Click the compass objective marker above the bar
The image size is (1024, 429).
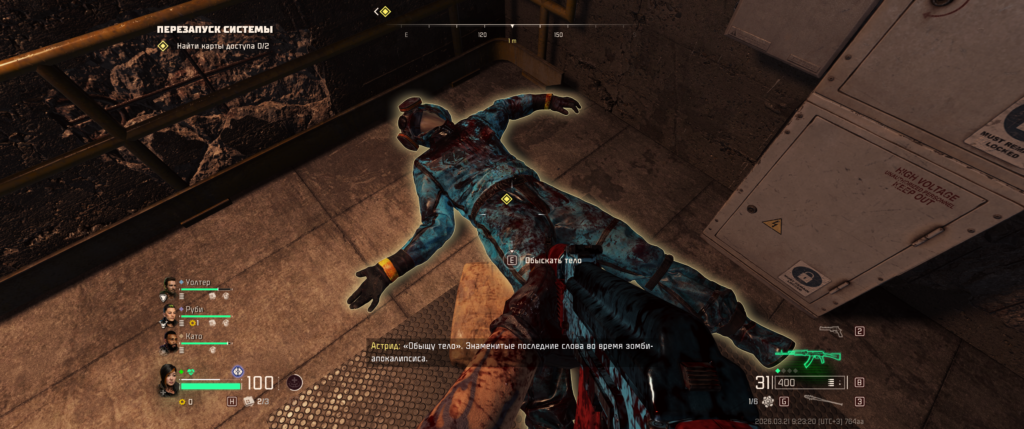(384, 11)
